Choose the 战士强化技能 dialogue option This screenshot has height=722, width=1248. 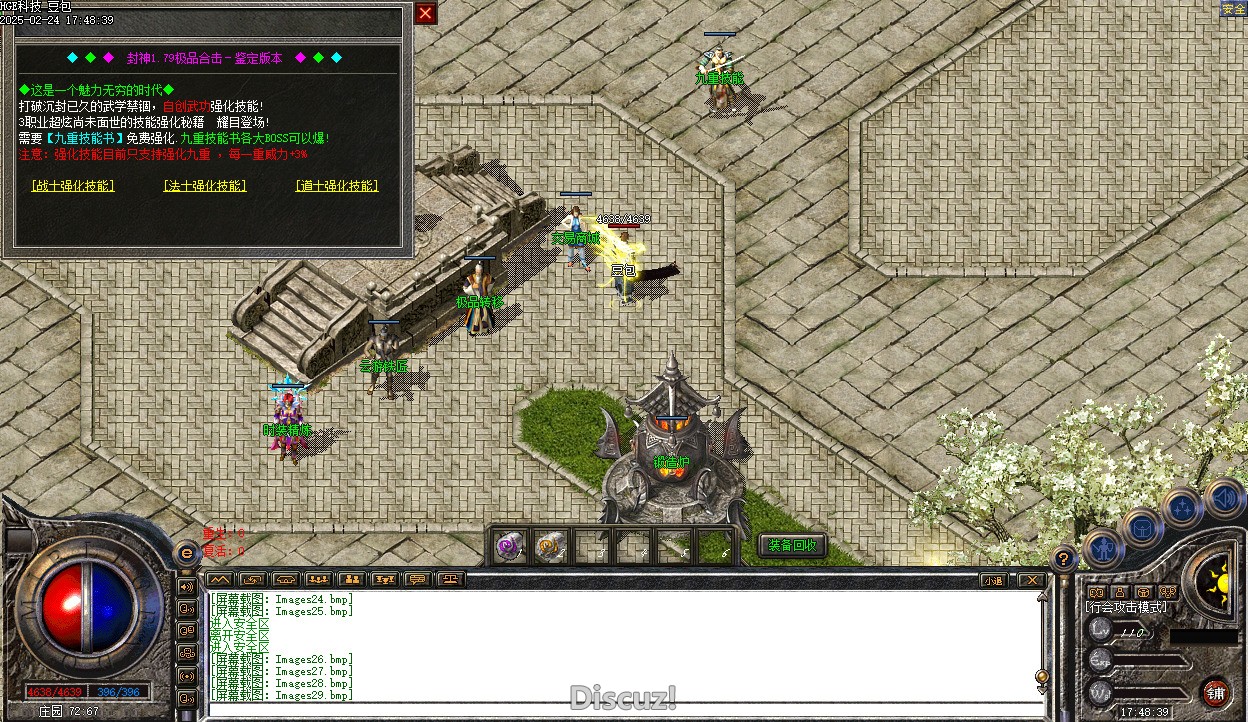[73, 186]
